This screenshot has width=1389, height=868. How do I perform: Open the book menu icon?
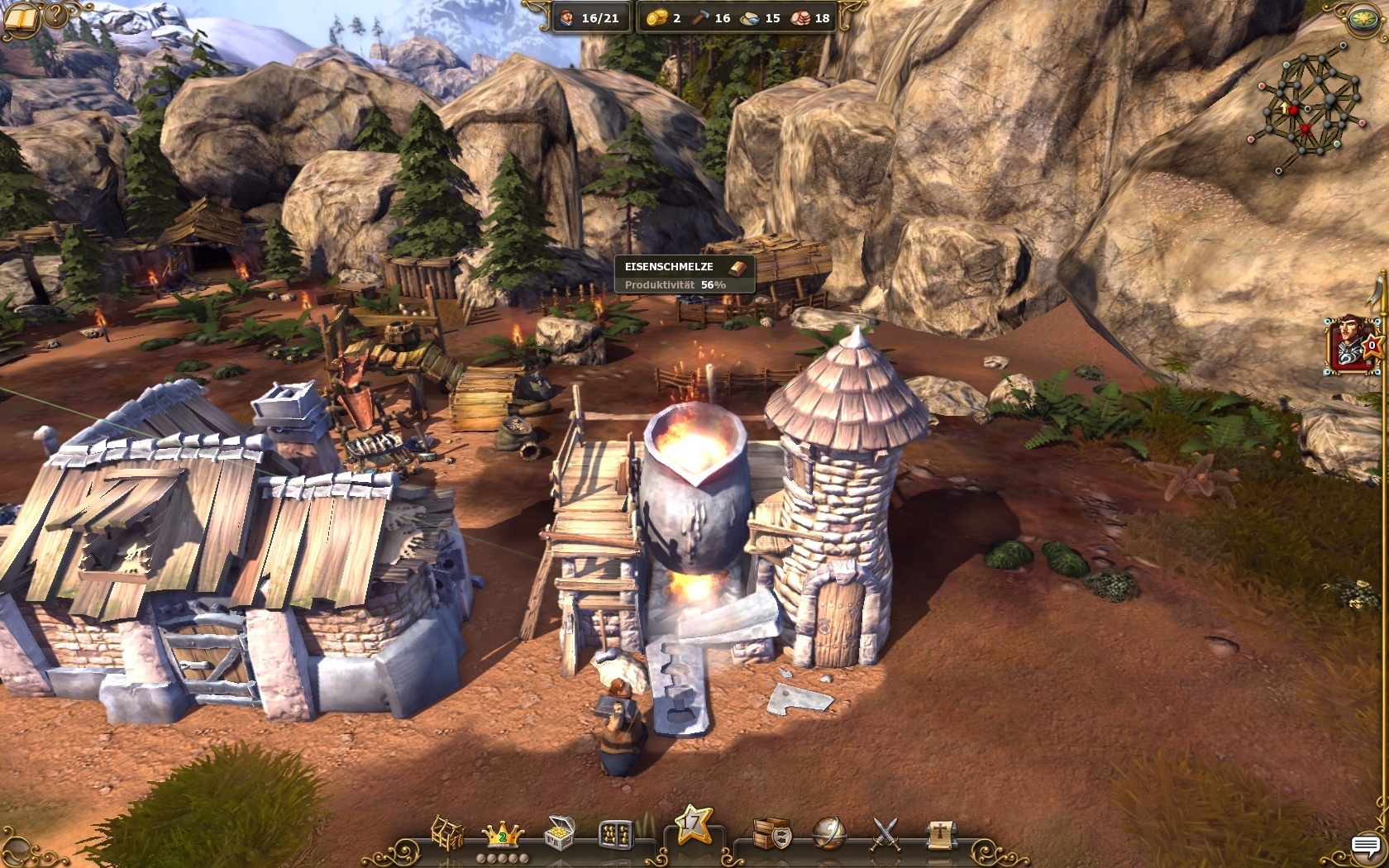21,18
